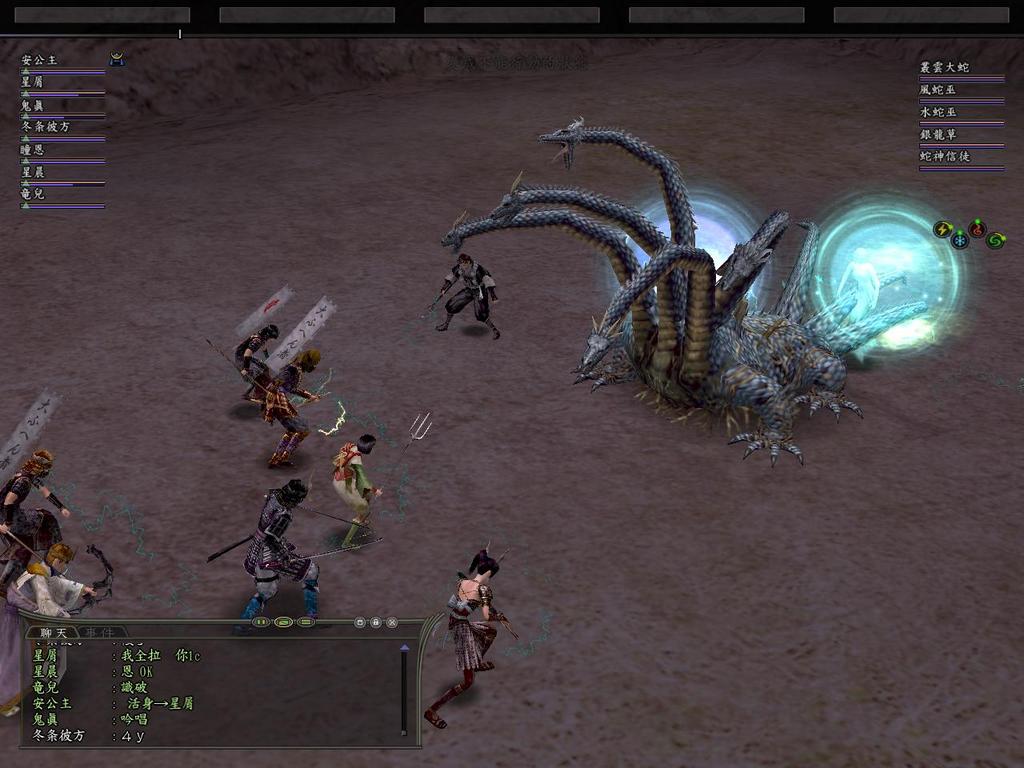Toggle the chat window lock icon

tap(375, 622)
